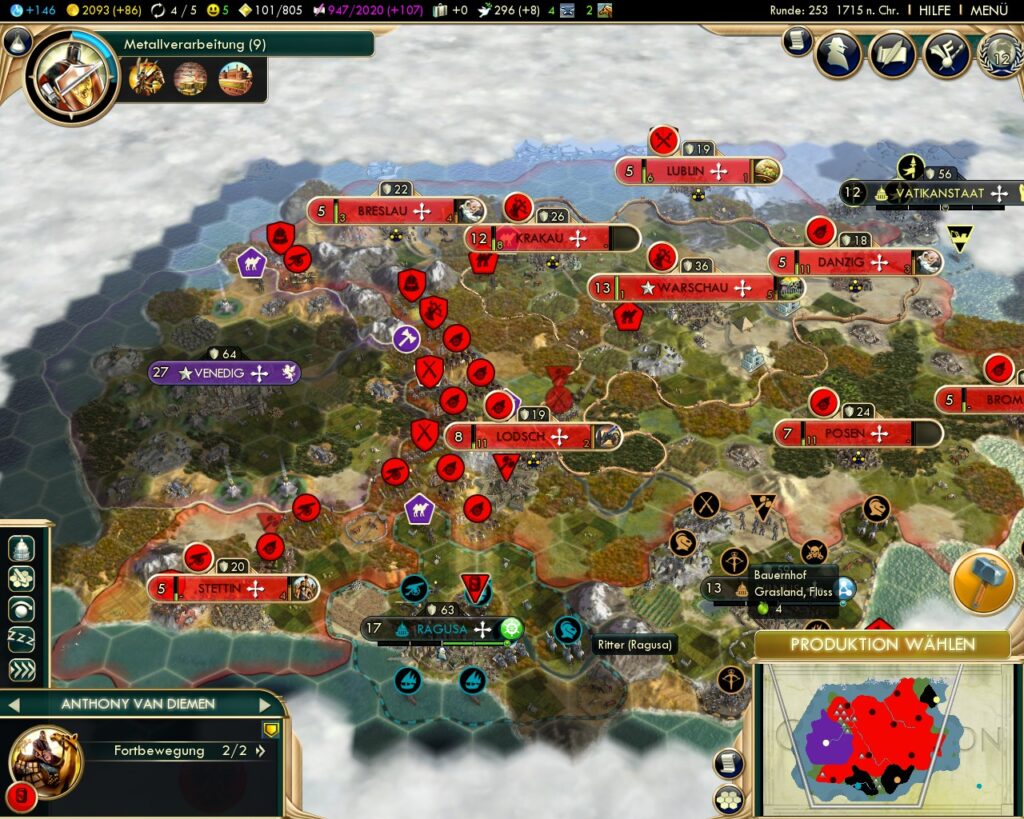Open the HILFE help screen

click(x=935, y=10)
